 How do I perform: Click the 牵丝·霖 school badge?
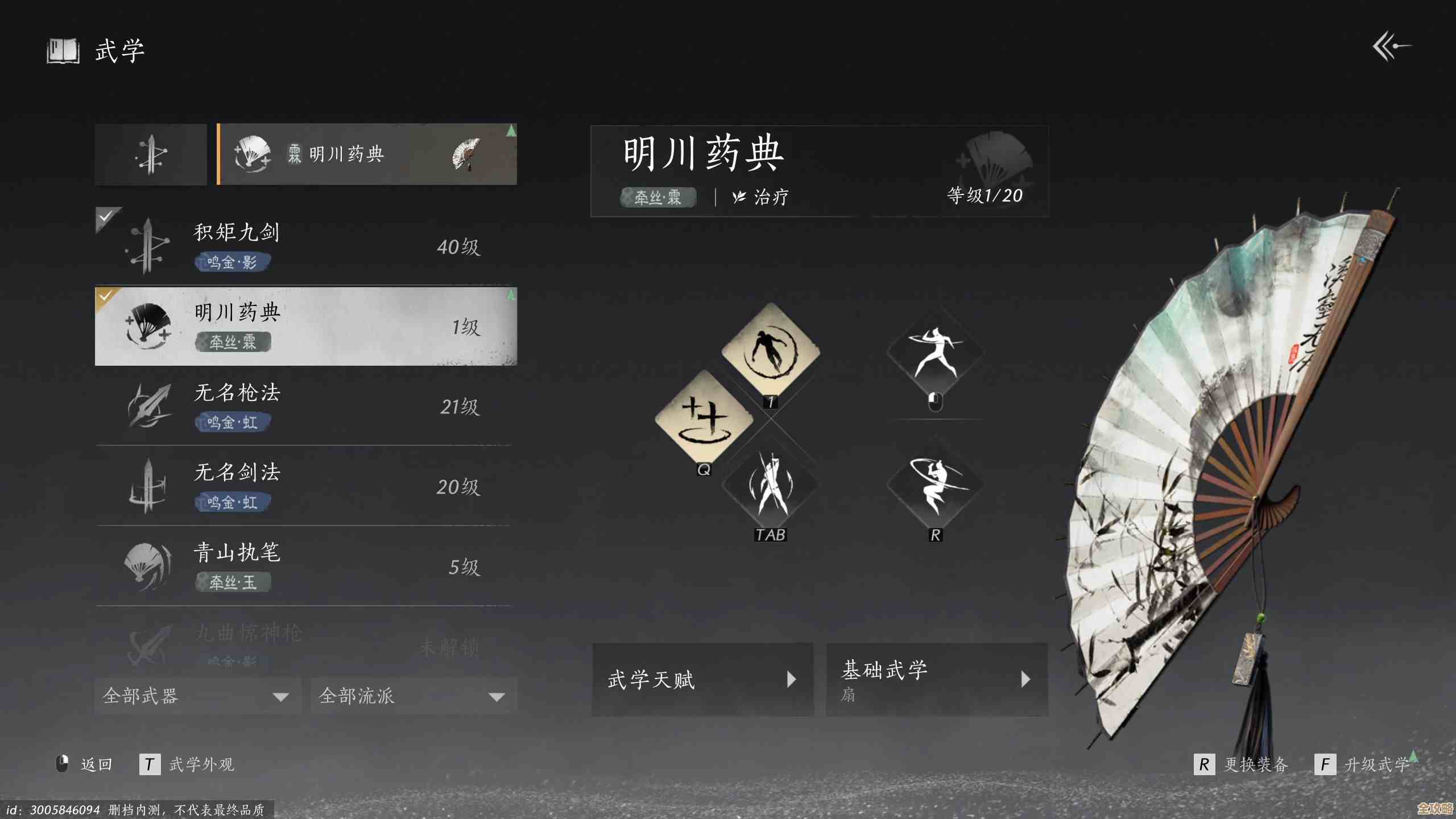coord(657,197)
